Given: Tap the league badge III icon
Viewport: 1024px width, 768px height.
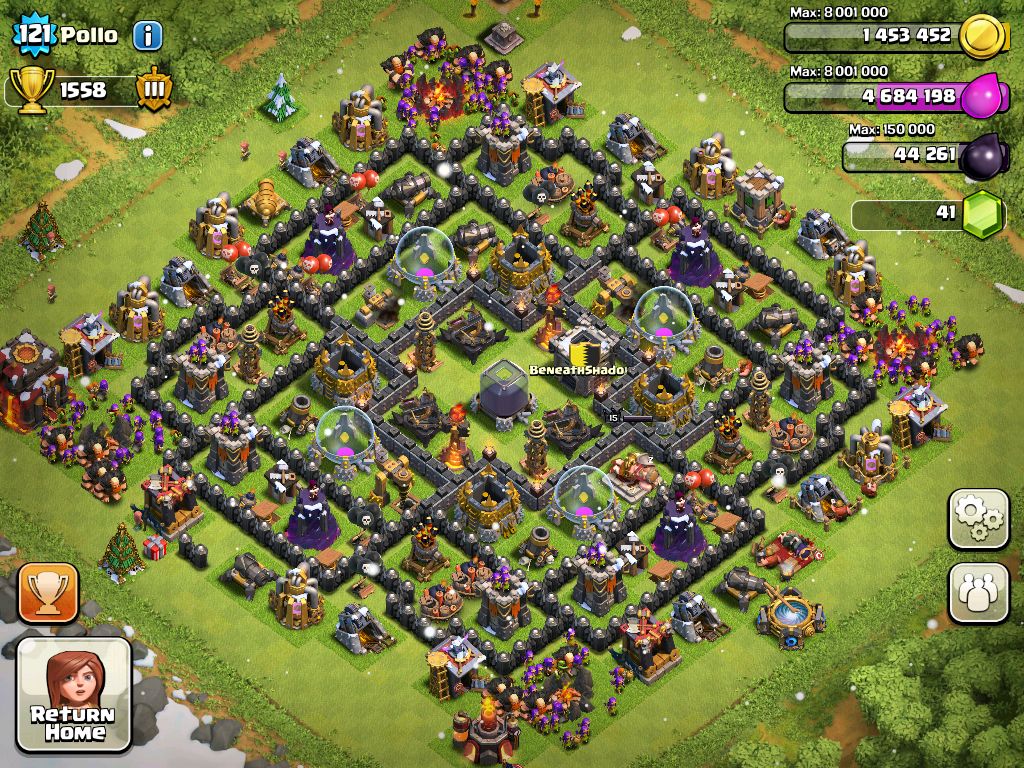Looking at the screenshot, I should tap(154, 89).
